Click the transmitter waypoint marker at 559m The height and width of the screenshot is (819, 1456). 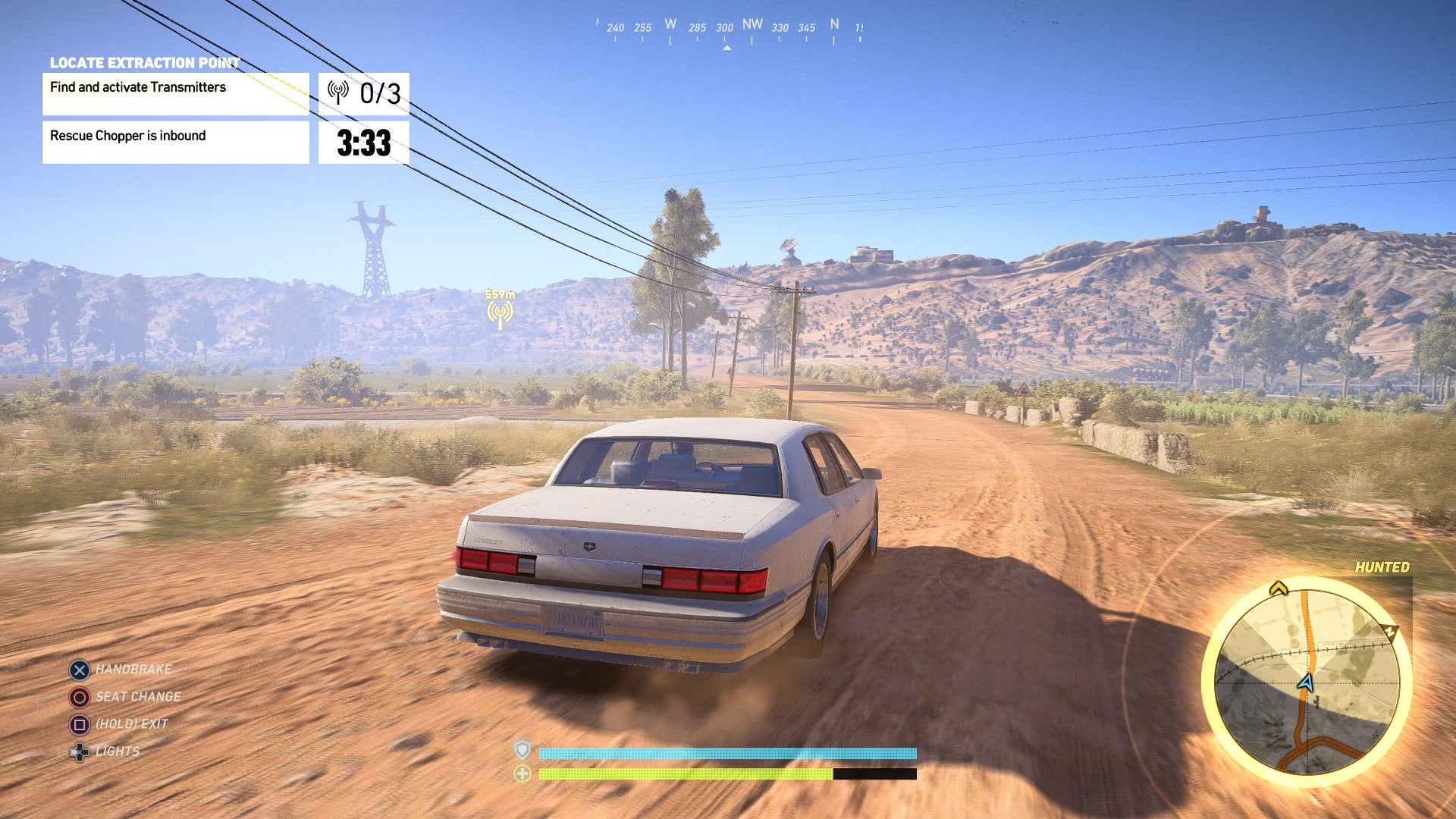pyautogui.click(x=500, y=312)
